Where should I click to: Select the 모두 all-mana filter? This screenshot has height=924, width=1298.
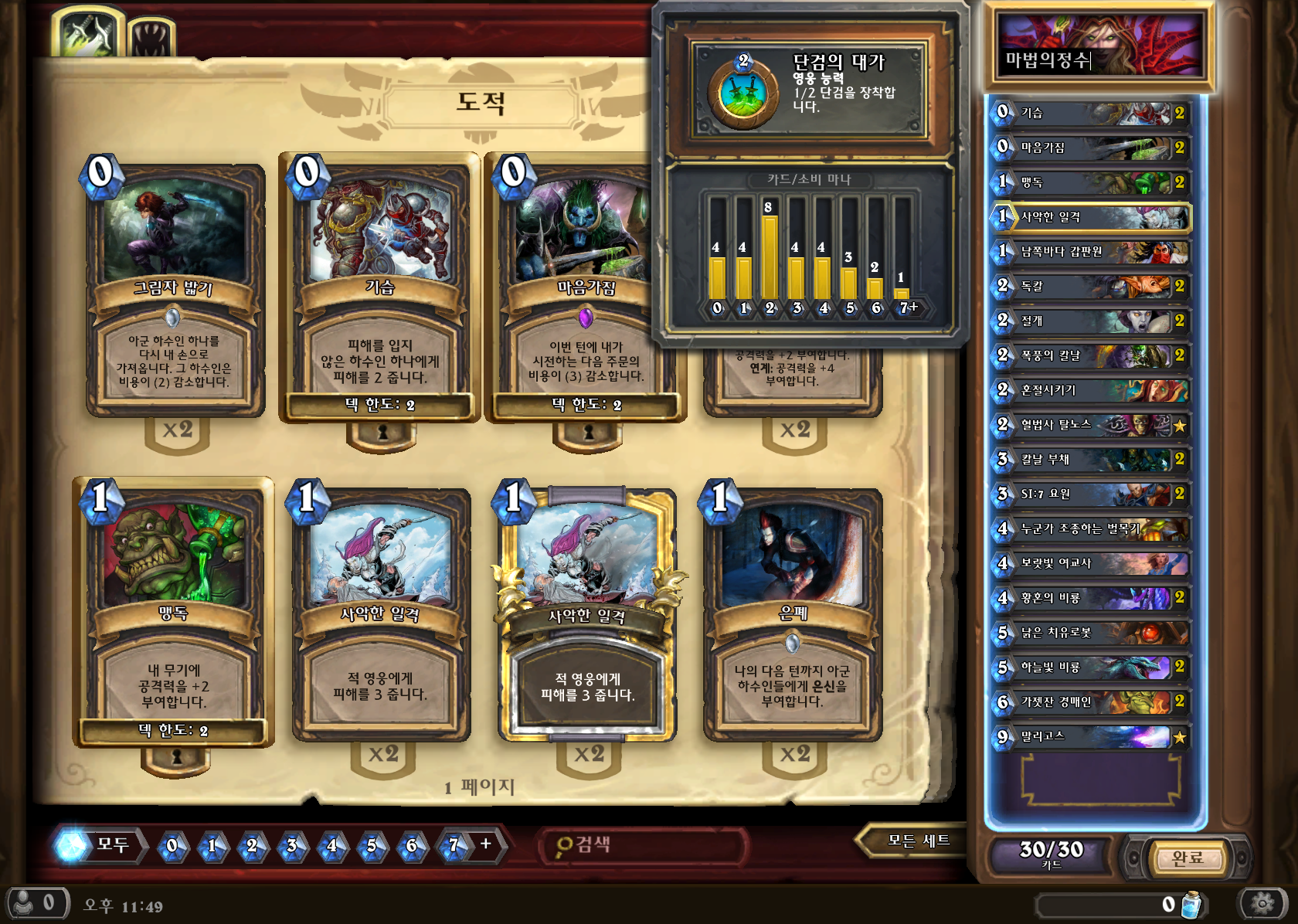click(x=100, y=845)
